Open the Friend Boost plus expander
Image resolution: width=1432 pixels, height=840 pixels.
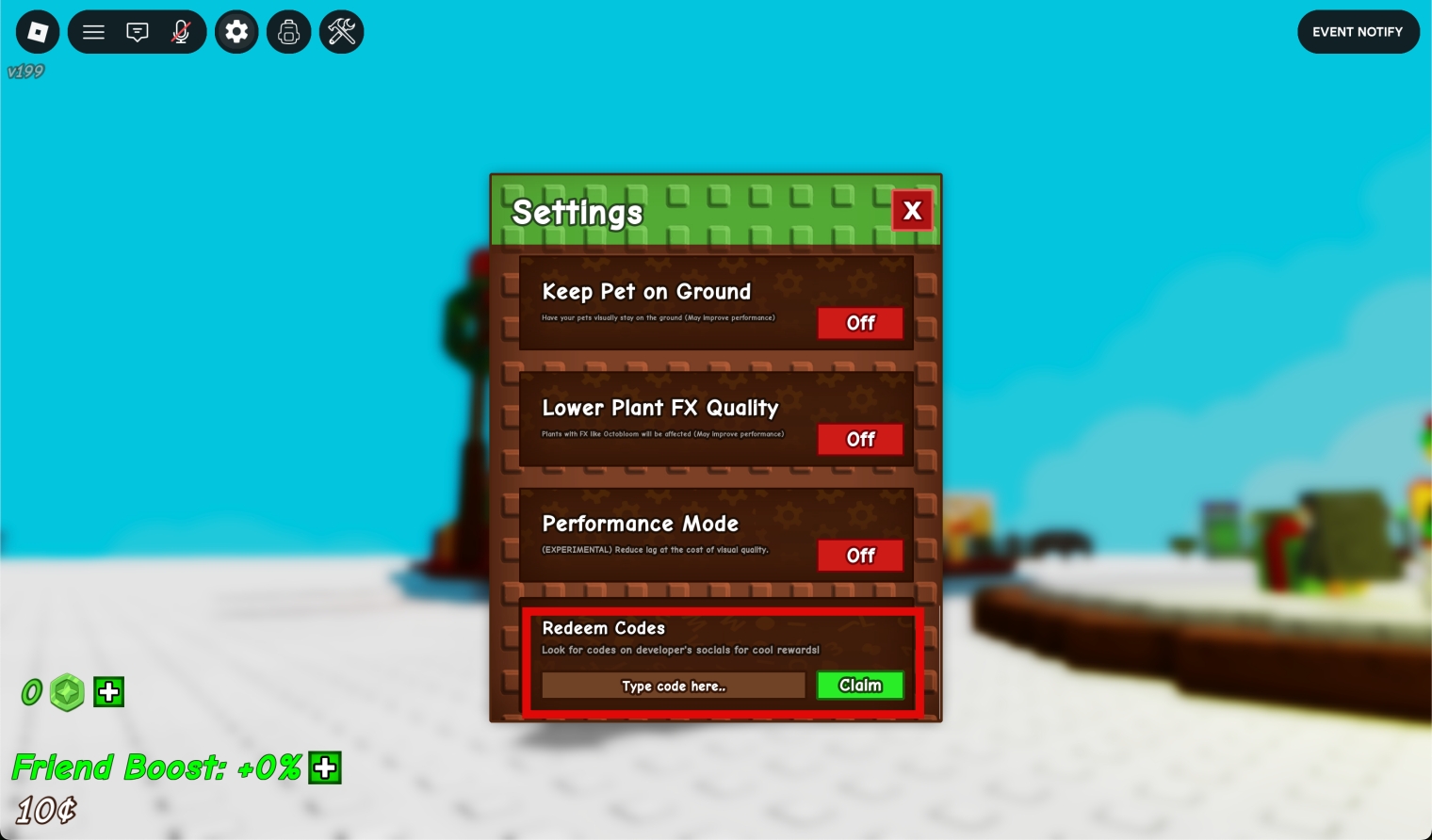324,767
